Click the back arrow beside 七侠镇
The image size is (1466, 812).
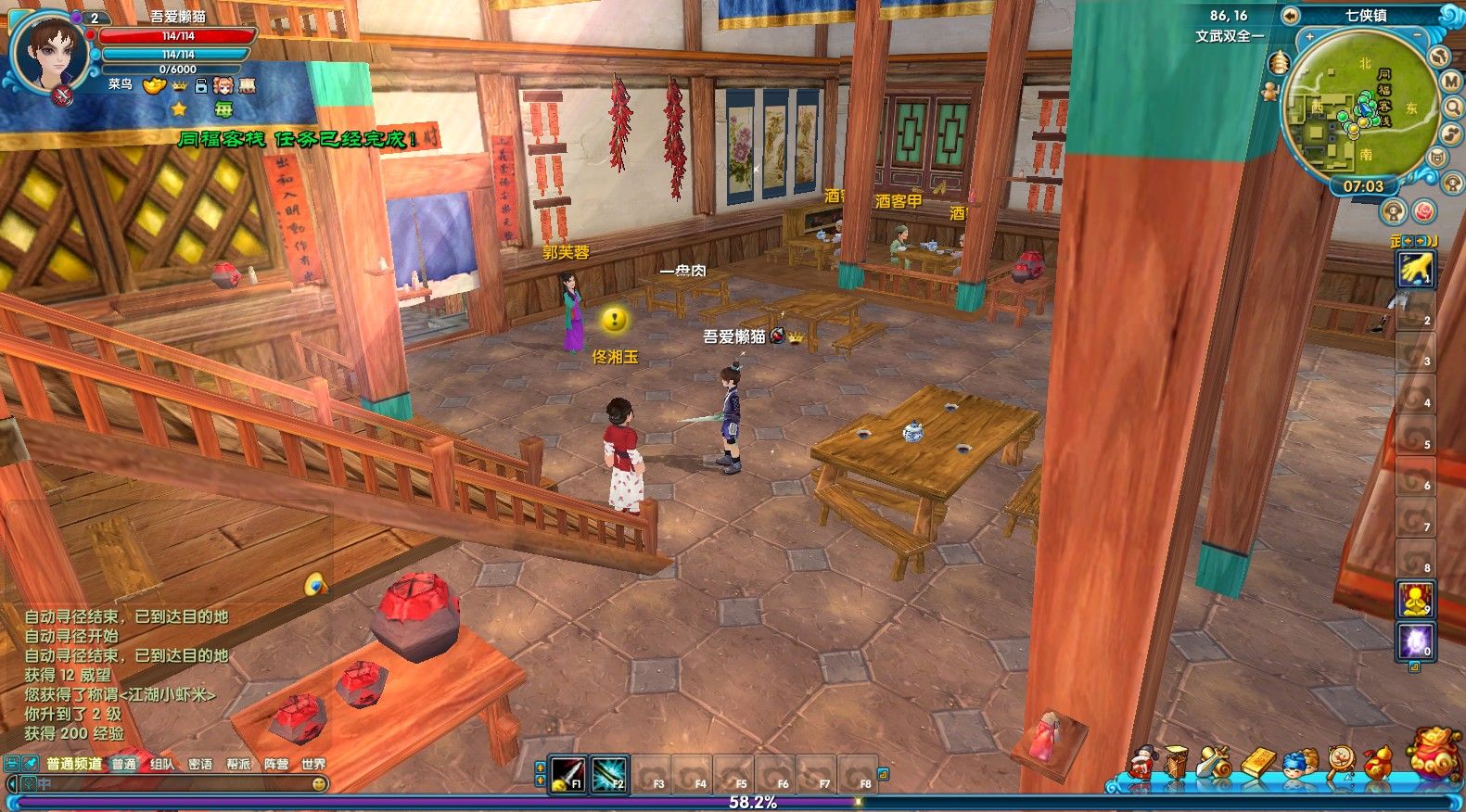click(1290, 16)
